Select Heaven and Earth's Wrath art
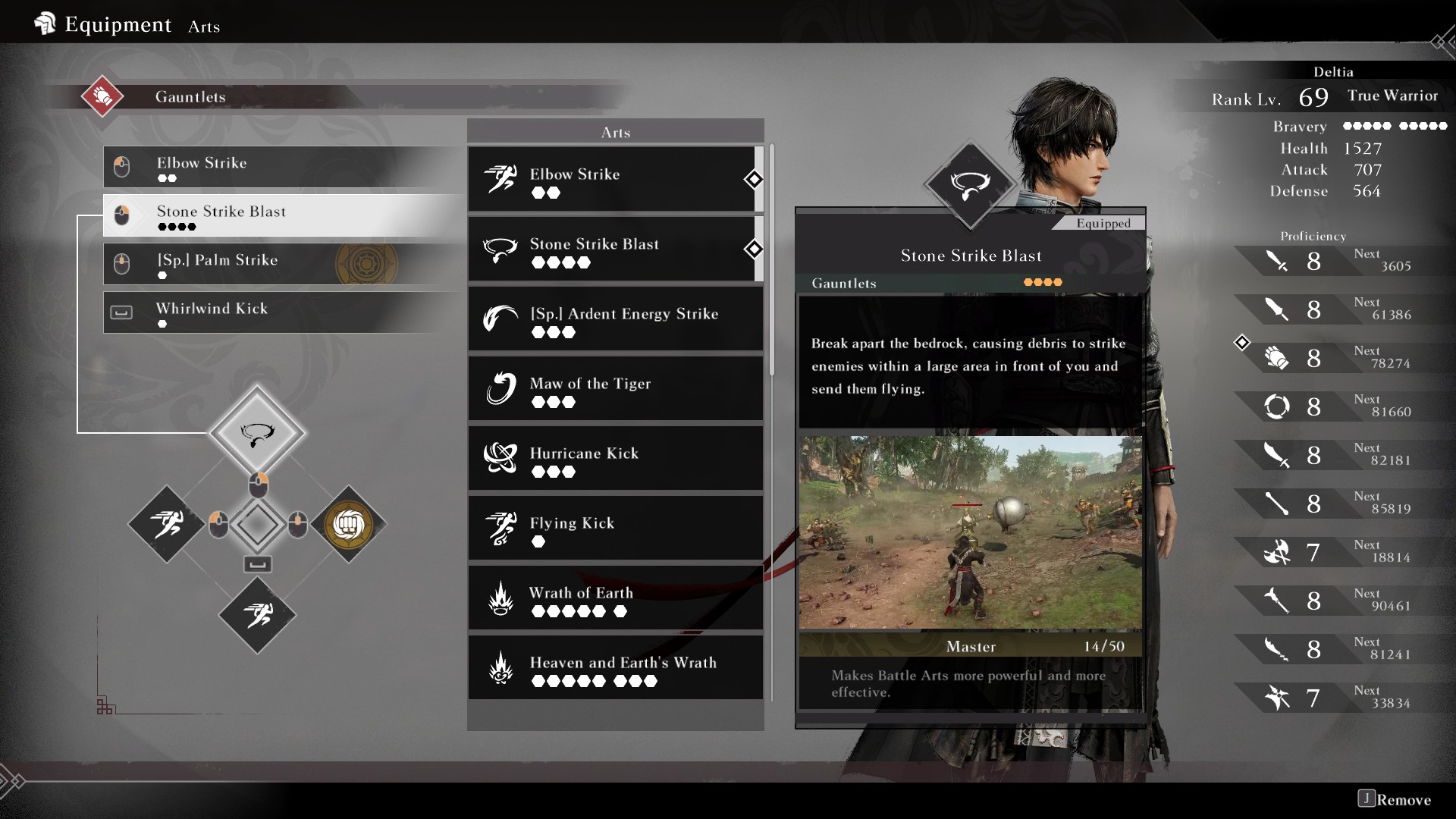This screenshot has height=819, width=1456. (x=614, y=668)
